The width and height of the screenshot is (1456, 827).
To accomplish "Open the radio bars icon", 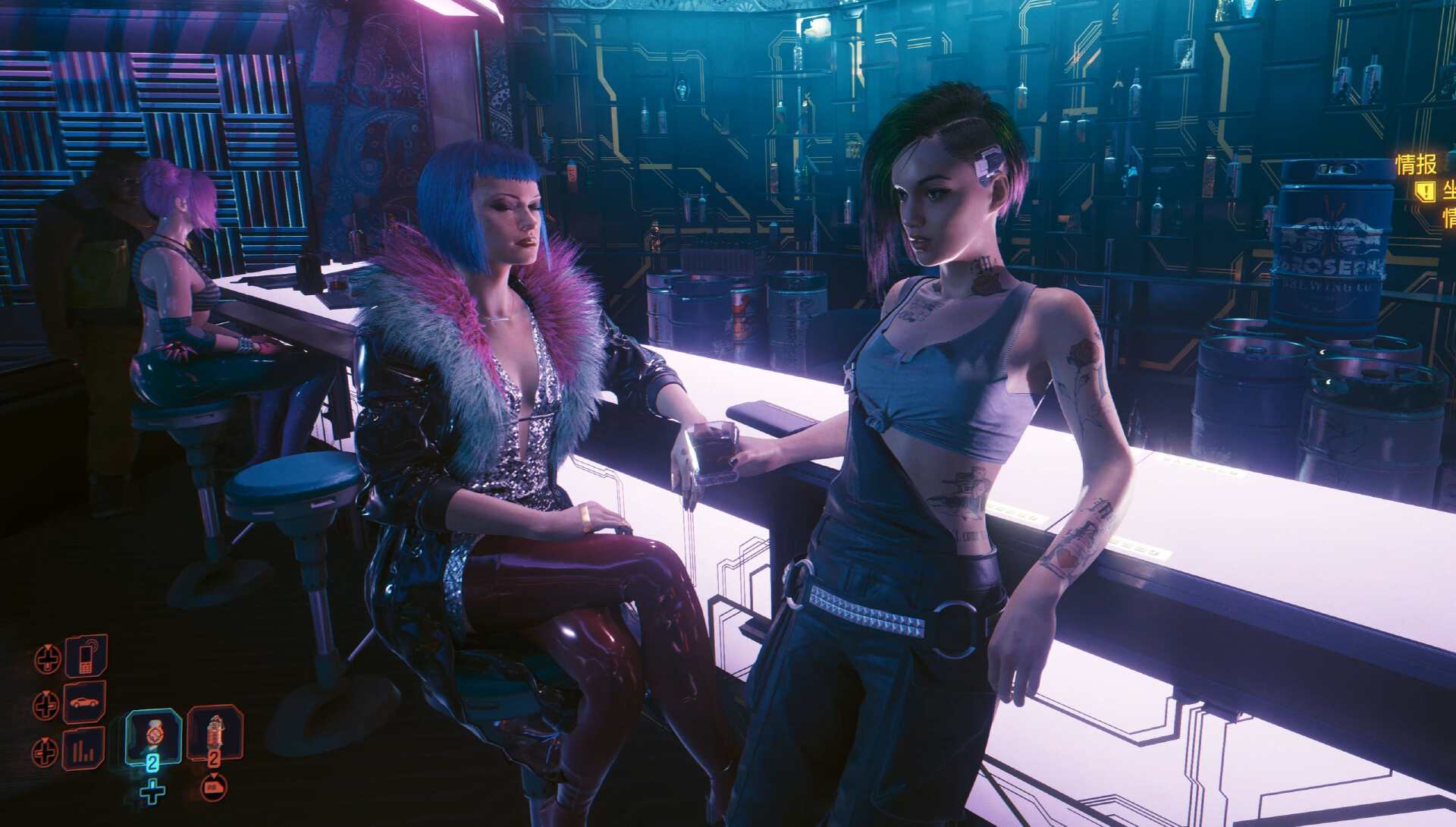I will pos(83,749).
